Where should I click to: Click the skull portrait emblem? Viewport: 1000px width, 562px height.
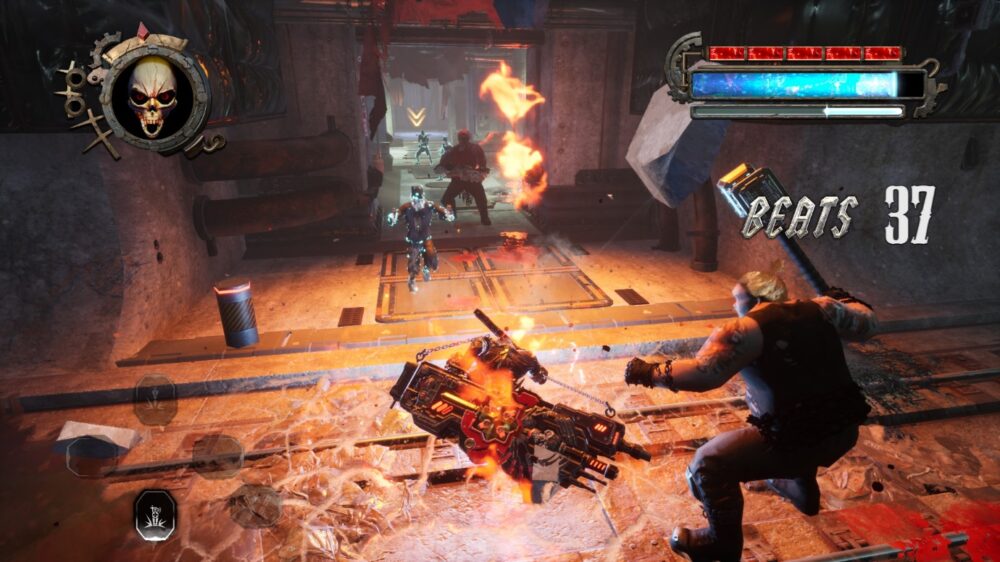[x=152, y=93]
